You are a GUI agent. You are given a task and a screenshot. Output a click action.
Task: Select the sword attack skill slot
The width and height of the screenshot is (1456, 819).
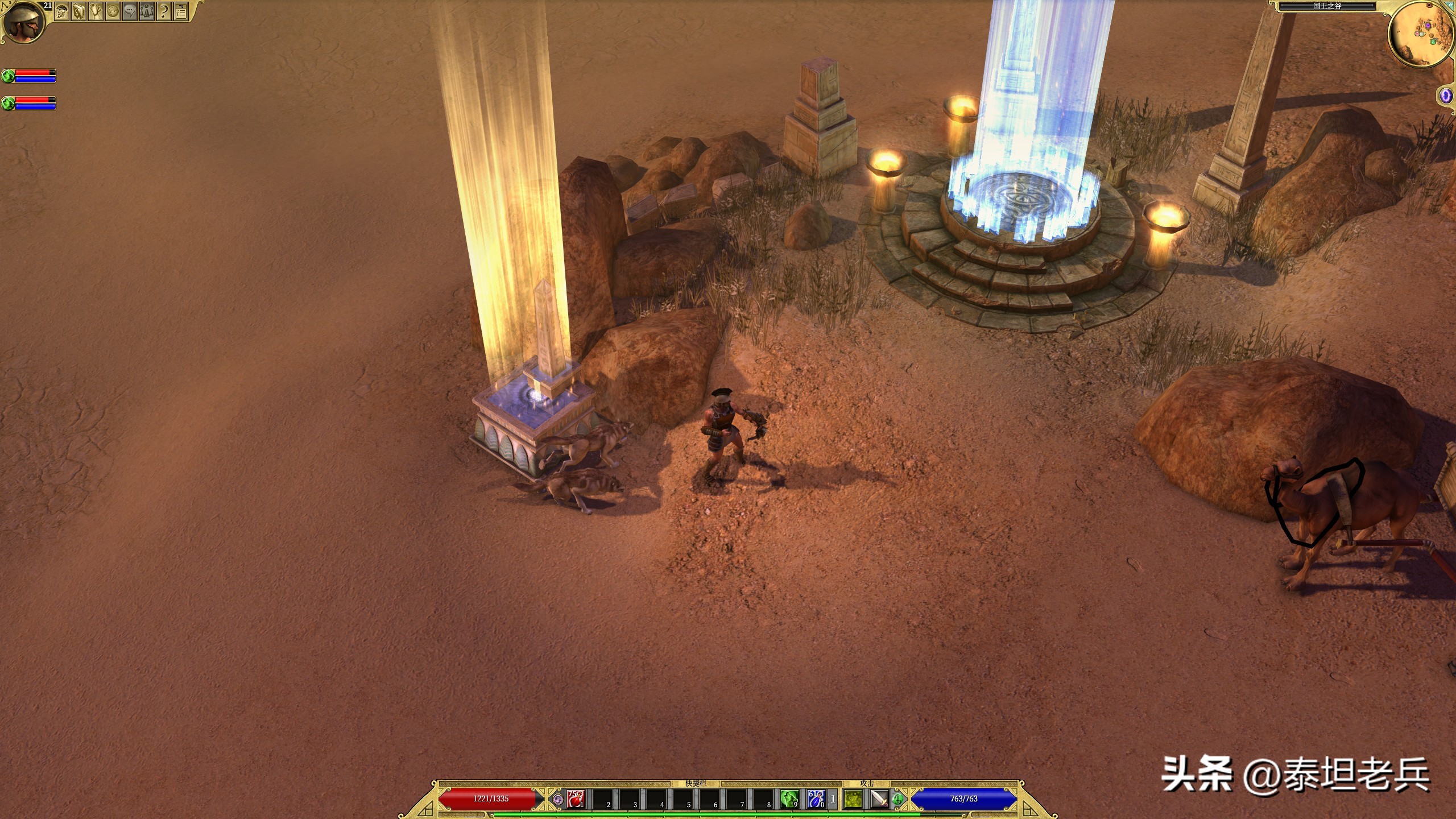[x=879, y=799]
